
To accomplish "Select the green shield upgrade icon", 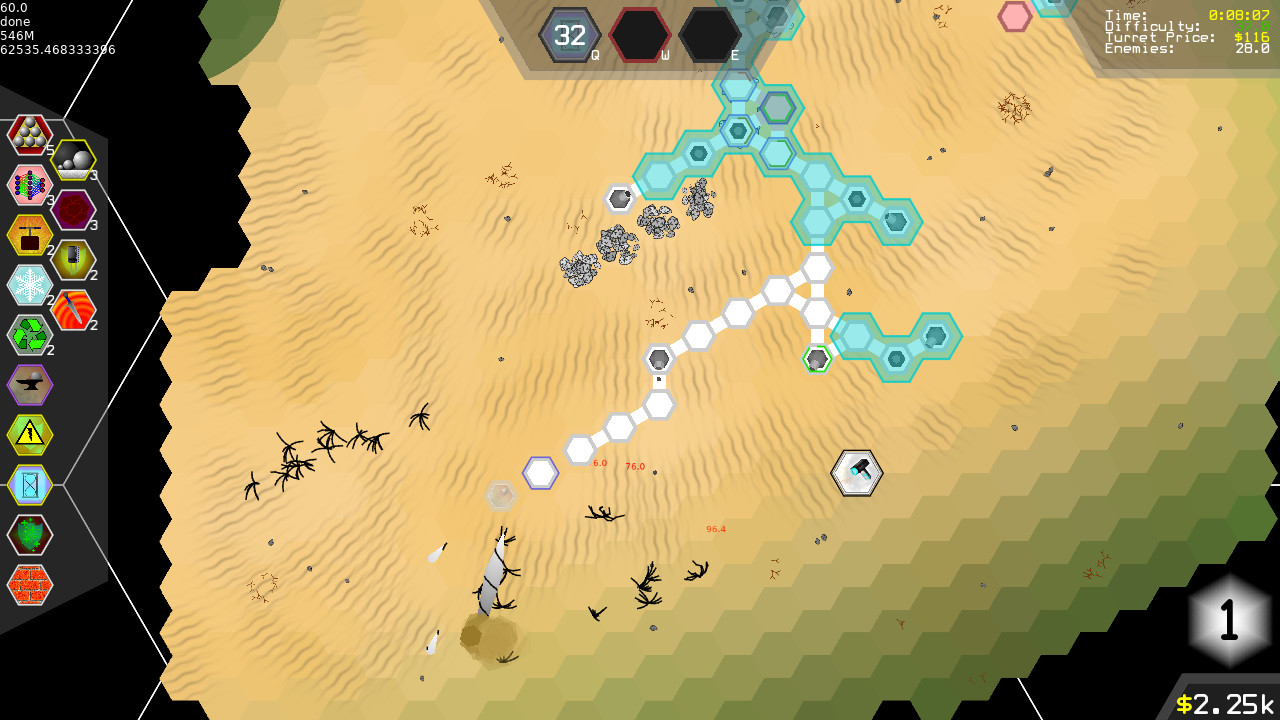I will [30, 534].
